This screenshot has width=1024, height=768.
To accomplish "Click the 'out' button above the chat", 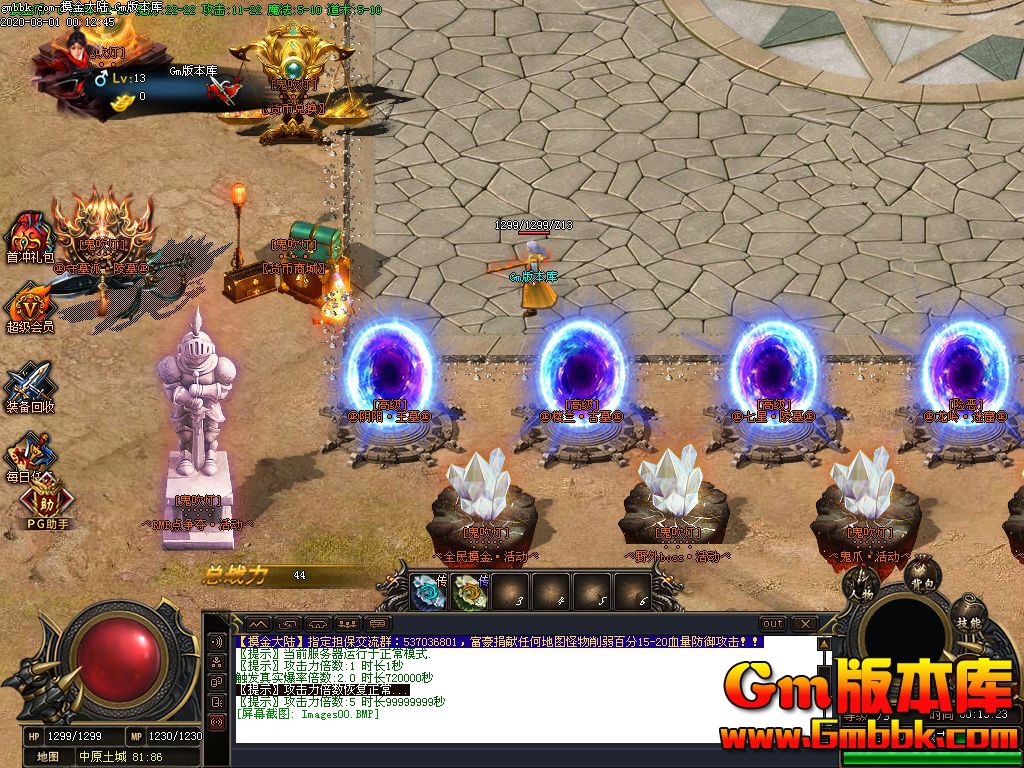I will [773, 624].
